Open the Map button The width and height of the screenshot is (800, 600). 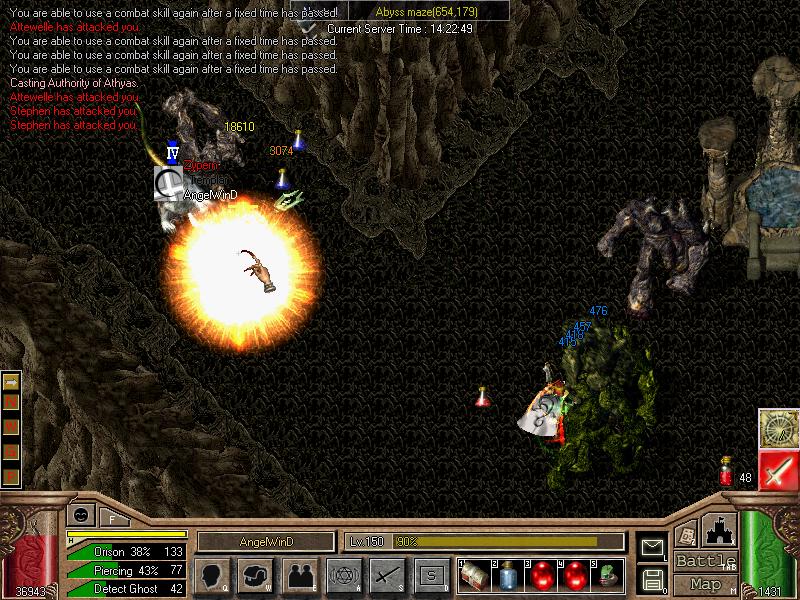(704, 584)
